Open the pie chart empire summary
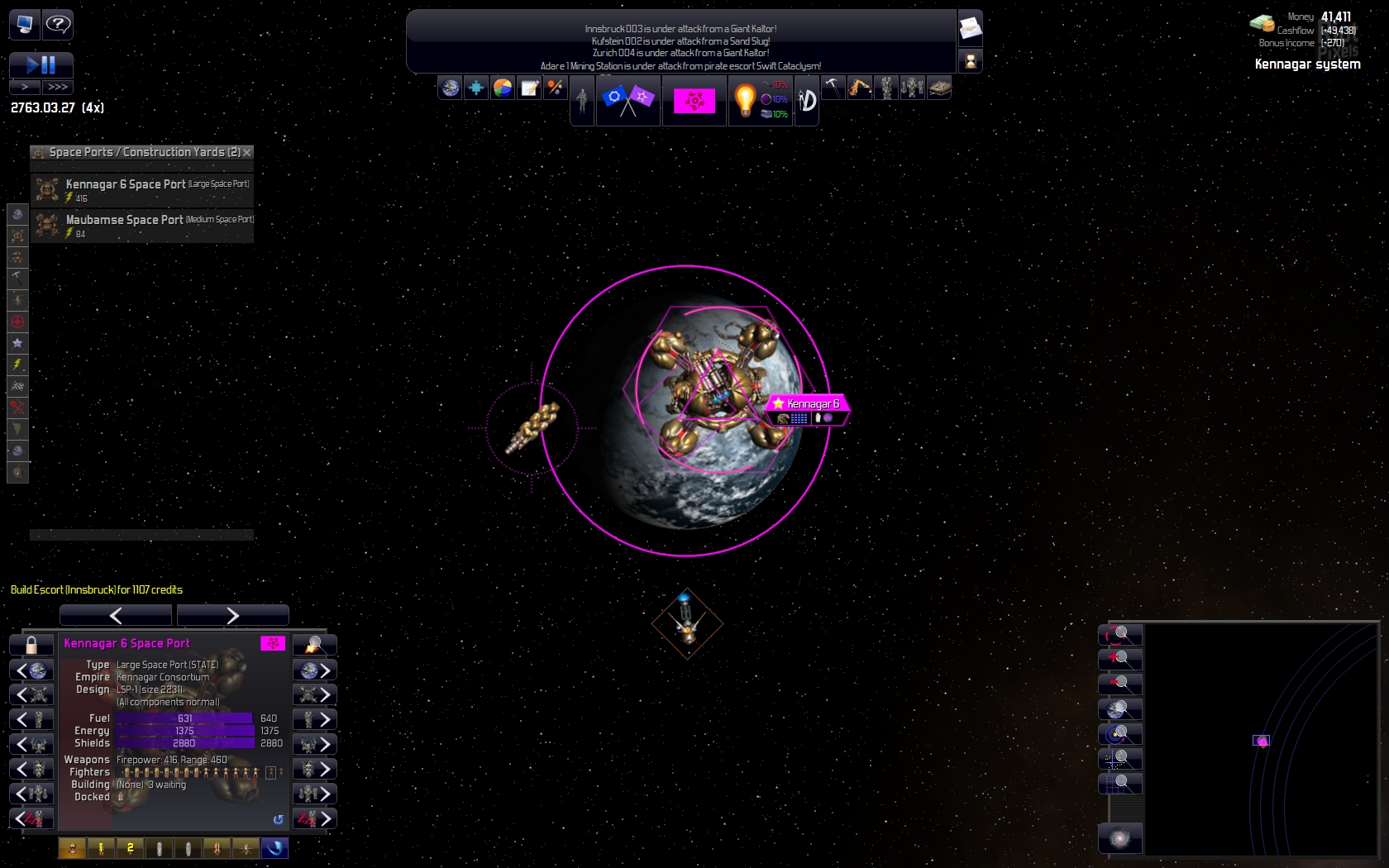1389x868 pixels. 503,88
